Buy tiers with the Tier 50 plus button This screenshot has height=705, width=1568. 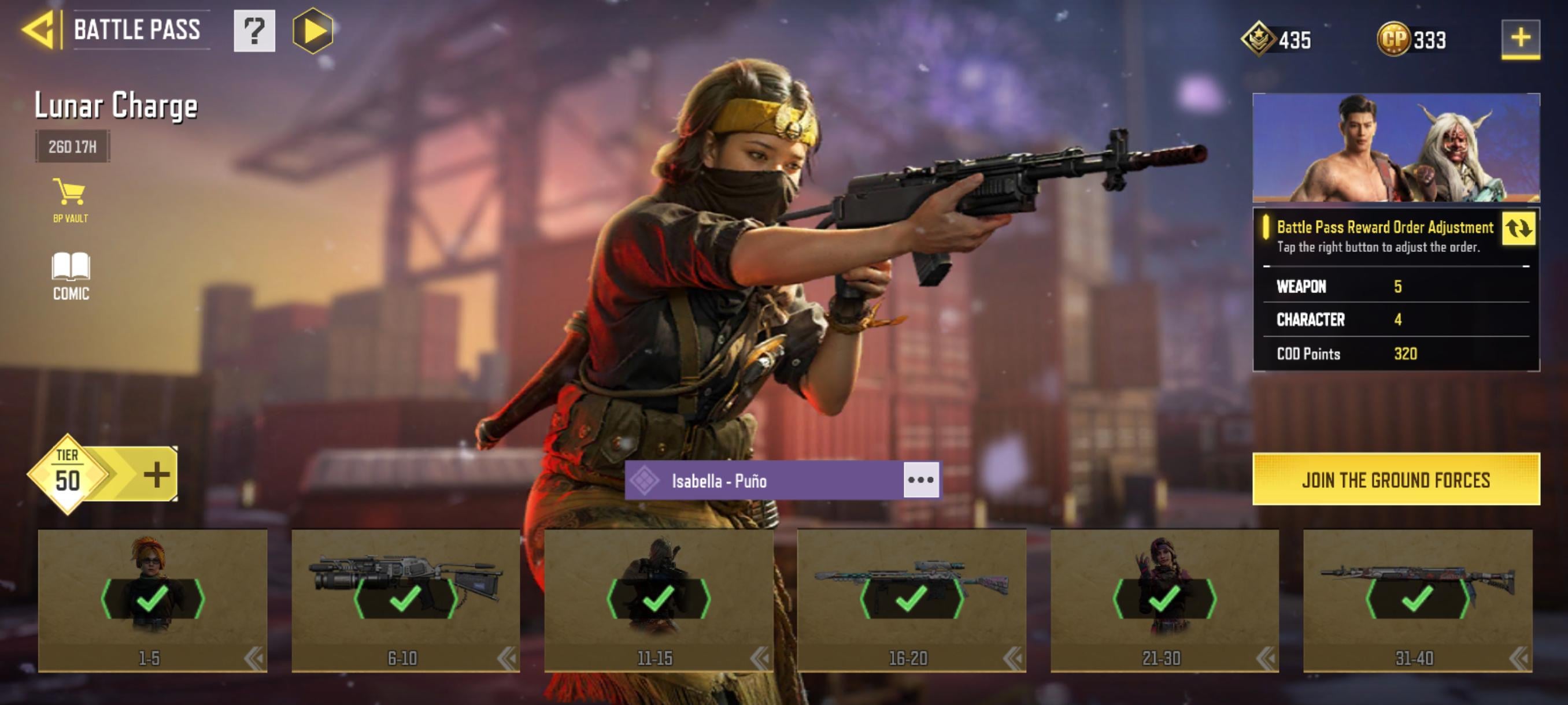click(x=157, y=474)
